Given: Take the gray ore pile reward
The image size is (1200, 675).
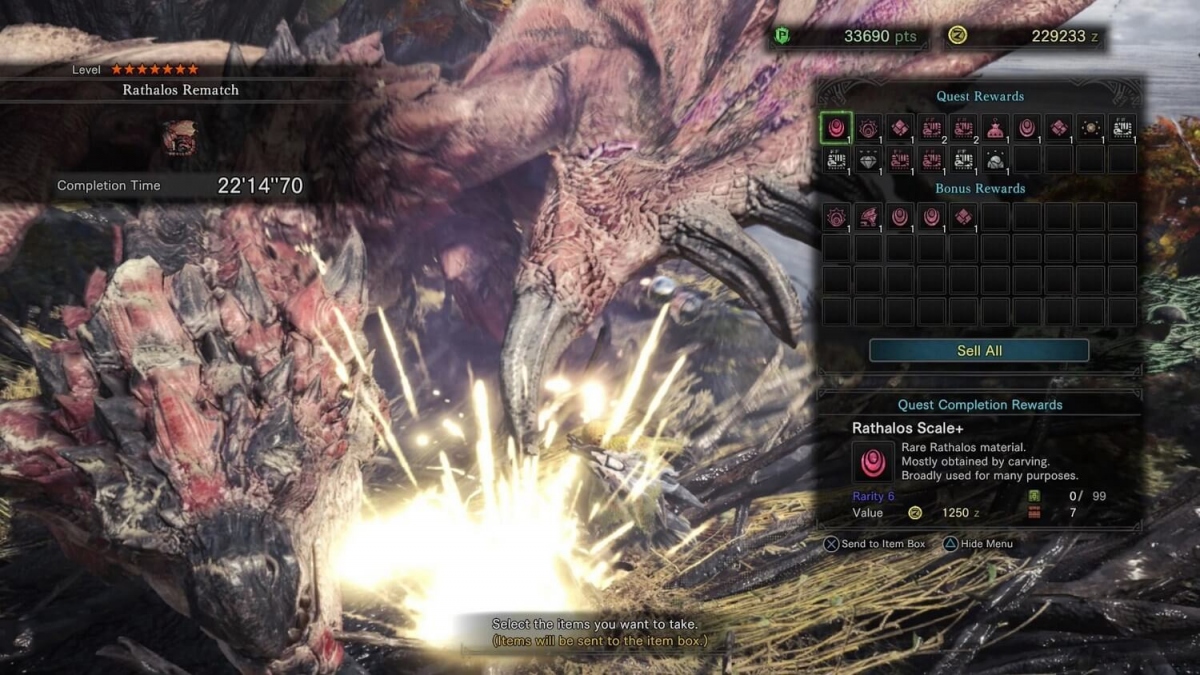Looking at the screenshot, I should tap(995, 158).
